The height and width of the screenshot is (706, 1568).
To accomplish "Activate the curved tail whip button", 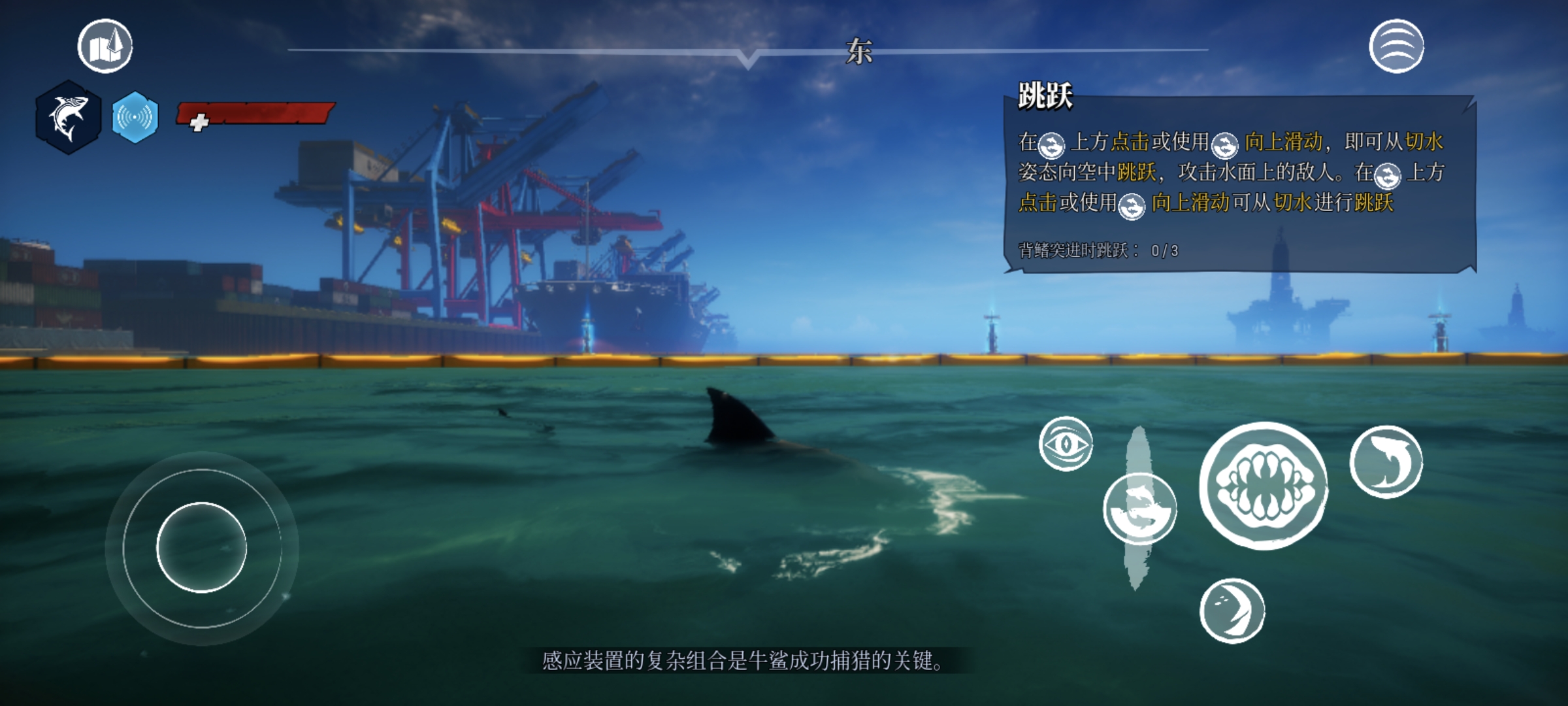I will (x=1386, y=462).
